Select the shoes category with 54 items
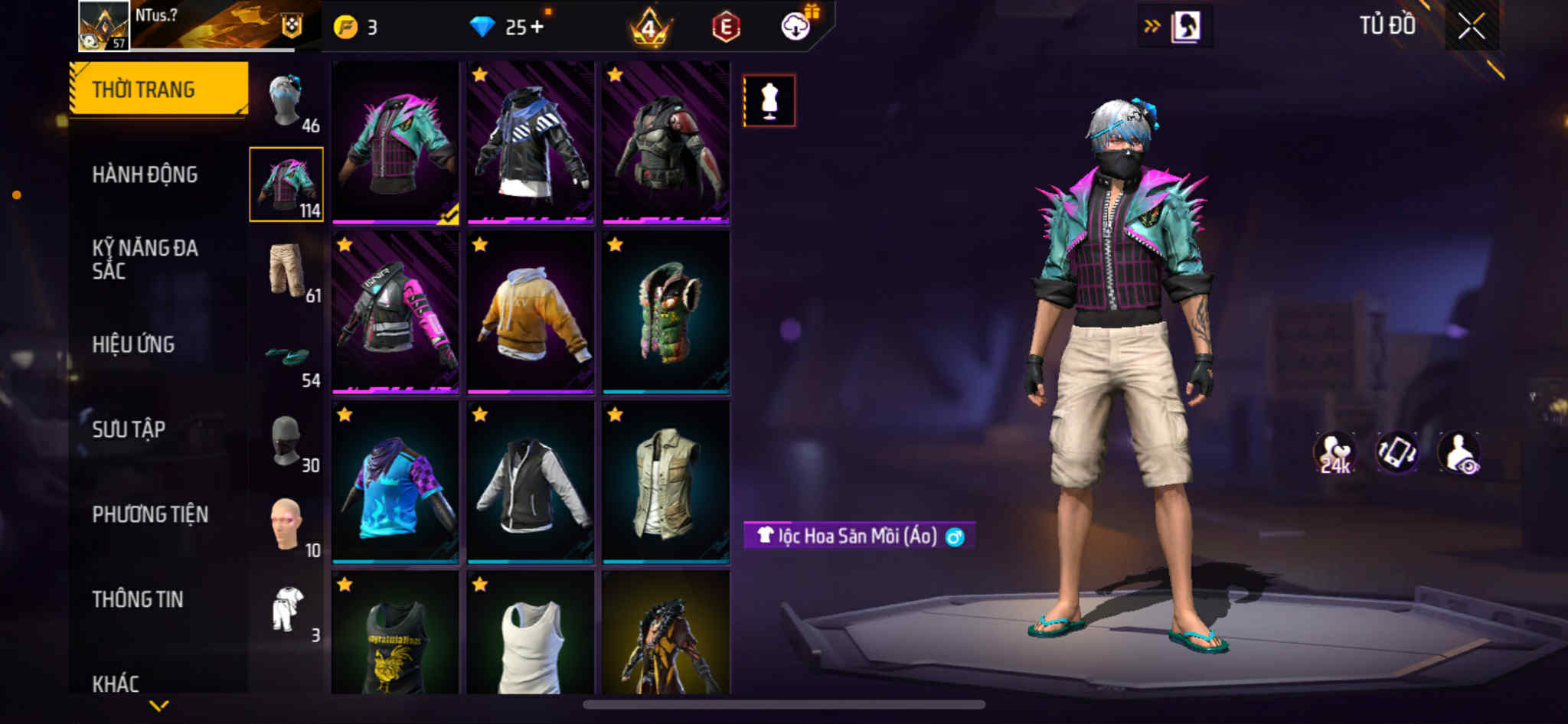 coord(287,358)
